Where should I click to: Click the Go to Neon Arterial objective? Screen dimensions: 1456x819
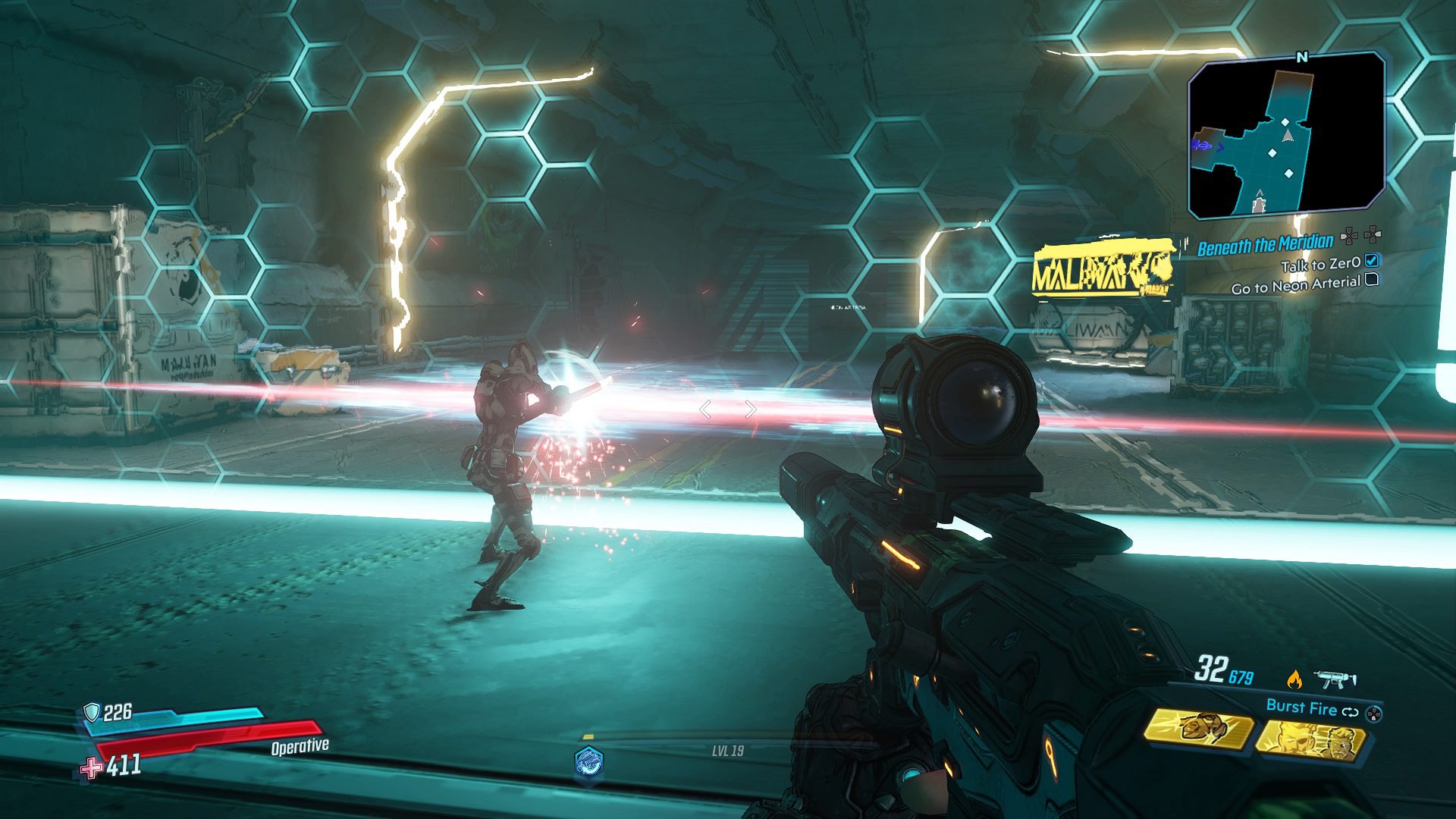coord(1295,285)
